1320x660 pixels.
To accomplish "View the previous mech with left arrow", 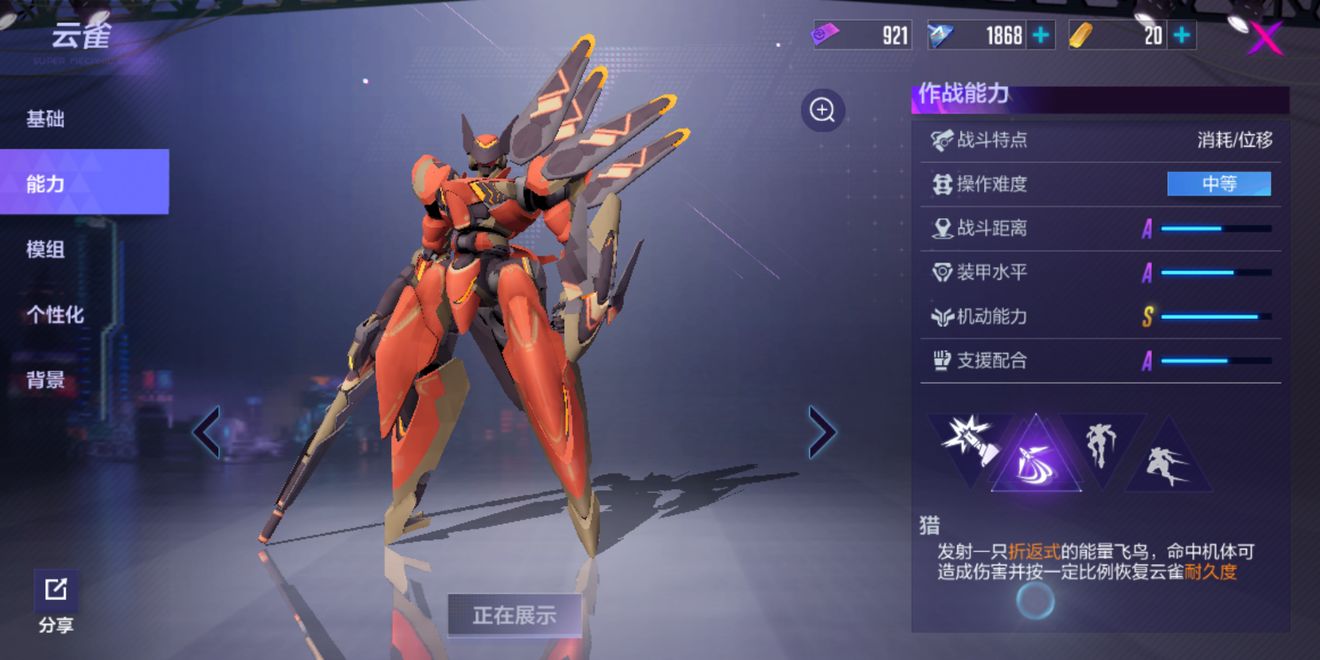I will click(207, 432).
